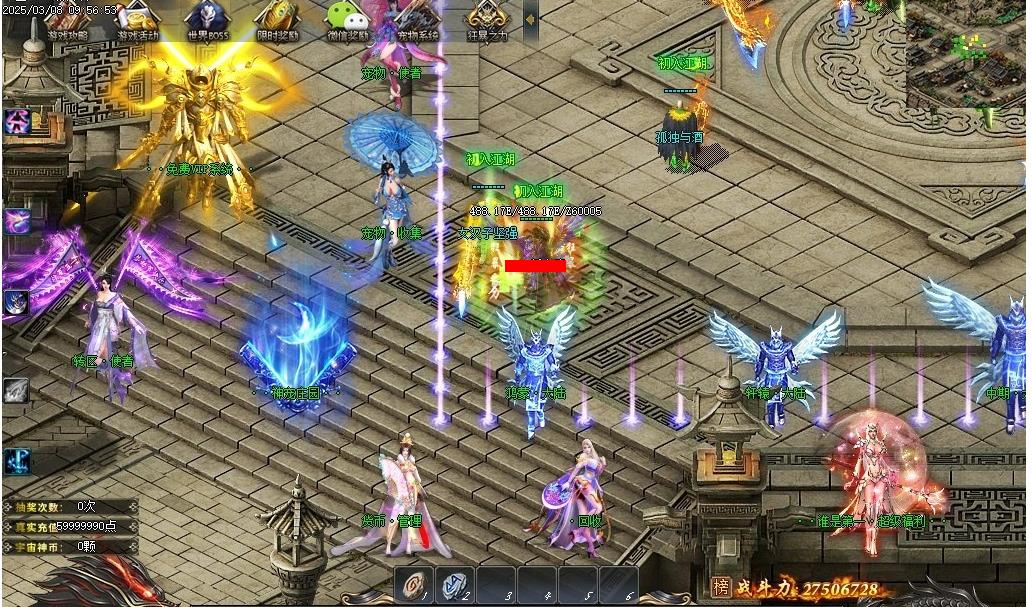Open the 微信奖励 WeChat rewards icon

pyautogui.click(x=347, y=21)
